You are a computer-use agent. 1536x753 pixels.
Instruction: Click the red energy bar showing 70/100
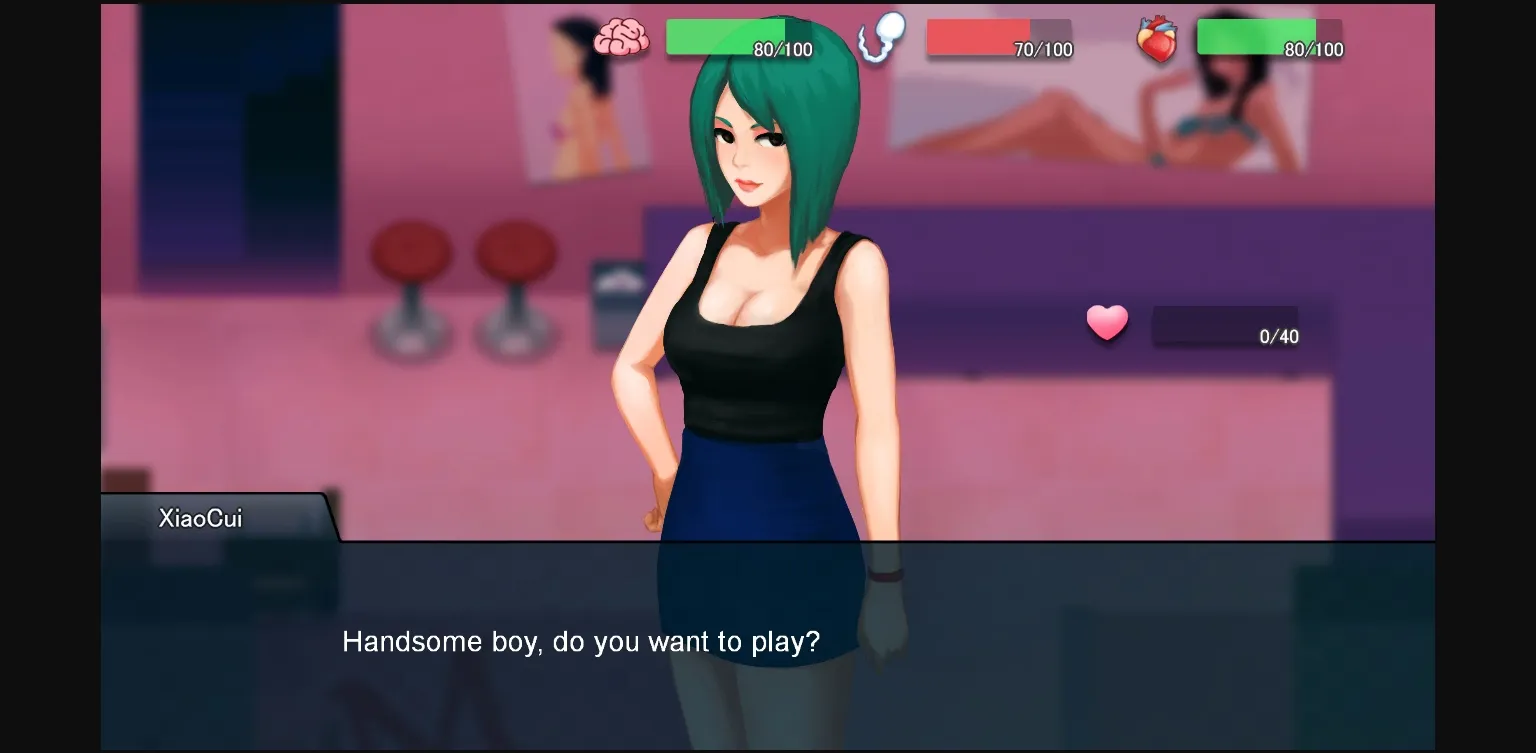999,36
